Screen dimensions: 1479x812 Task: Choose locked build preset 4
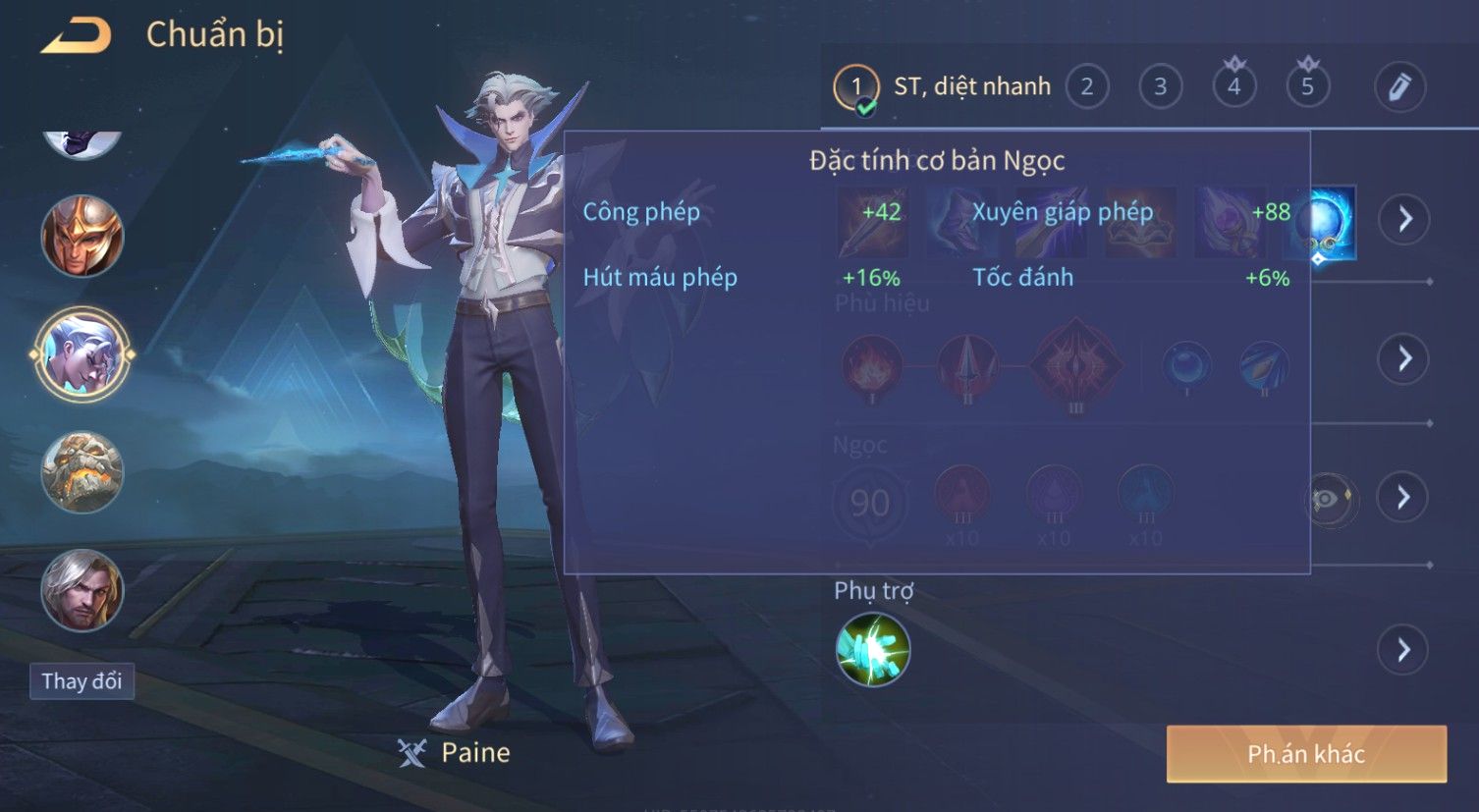pyautogui.click(x=1233, y=87)
